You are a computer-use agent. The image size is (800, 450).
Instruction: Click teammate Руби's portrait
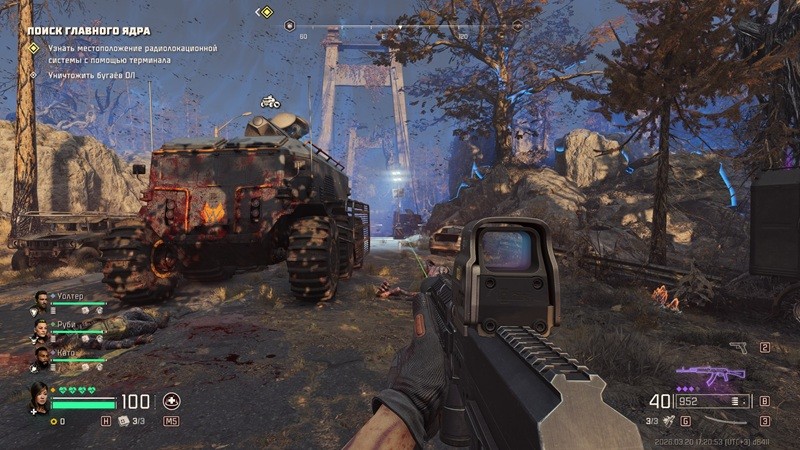point(40,328)
